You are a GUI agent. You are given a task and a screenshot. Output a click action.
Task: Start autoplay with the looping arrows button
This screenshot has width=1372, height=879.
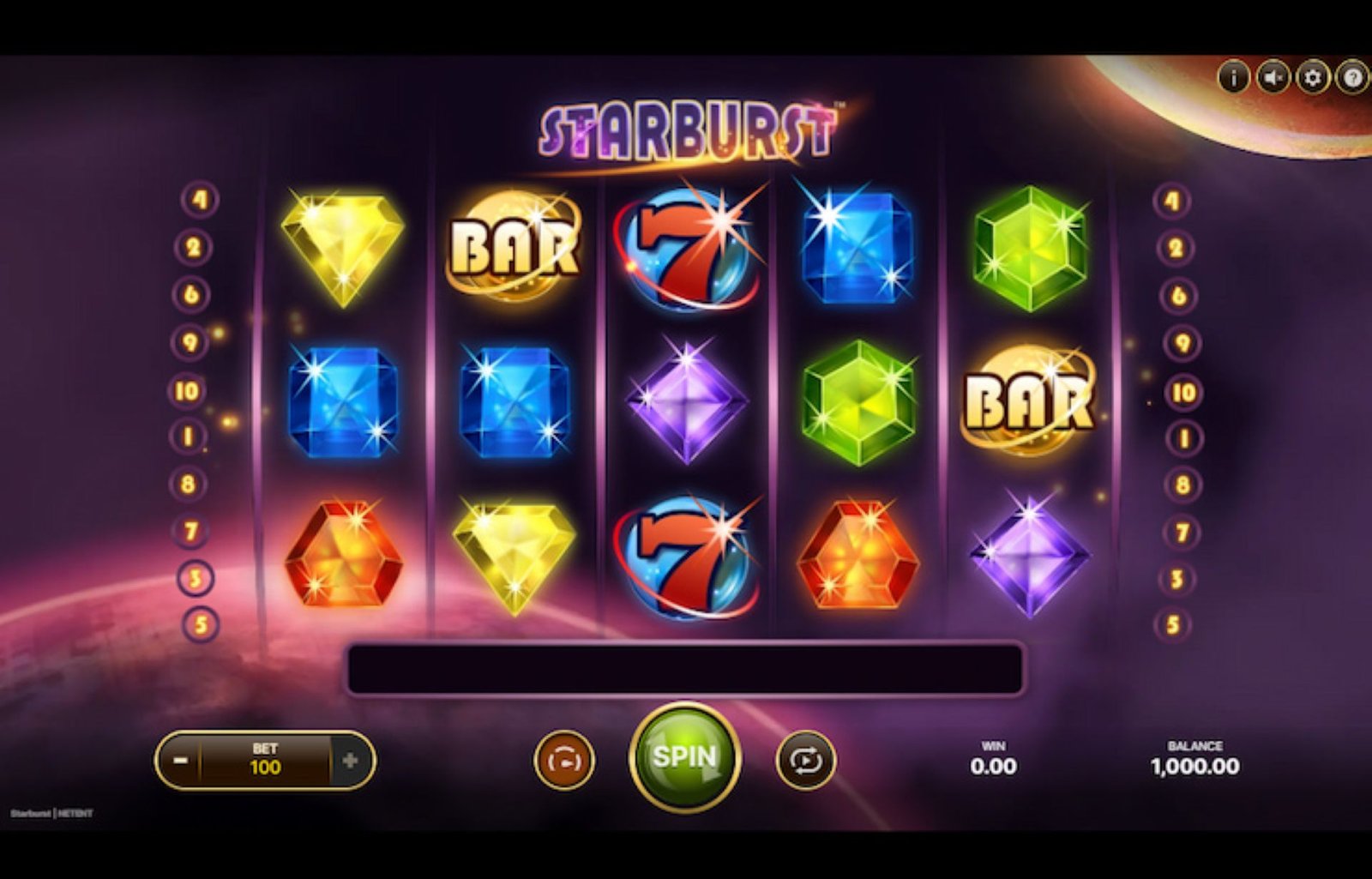(805, 761)
